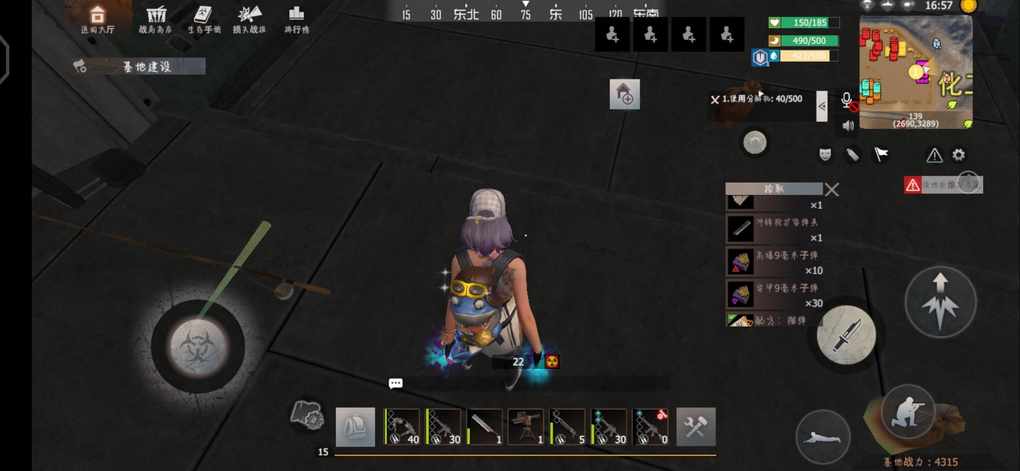Screen dimensions: 1020x471
Task: Collapse the quest tracker arrow
Action: pos(822,104)
